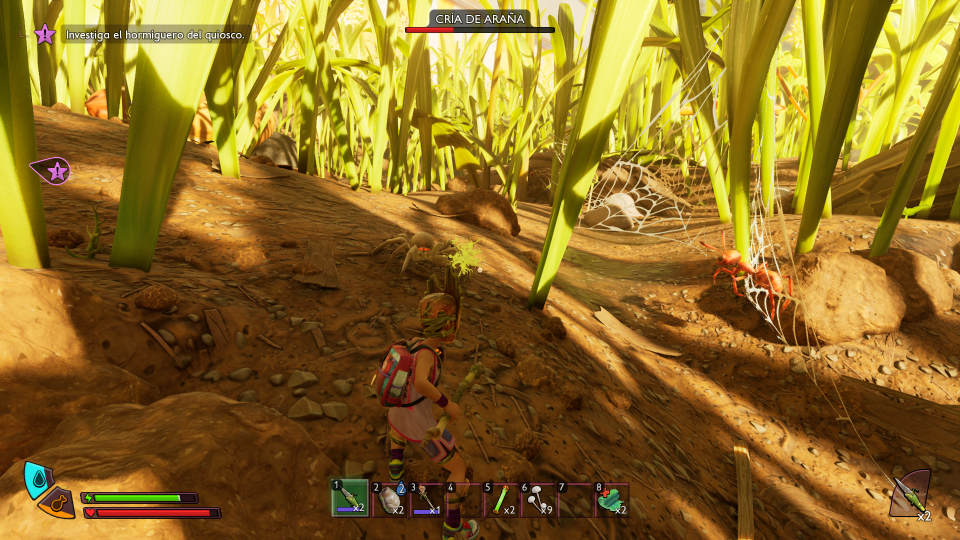Viewport: 960px width, 540px height.
Task: Click the orange drumstick hunger icon
Action: point(60,502)
